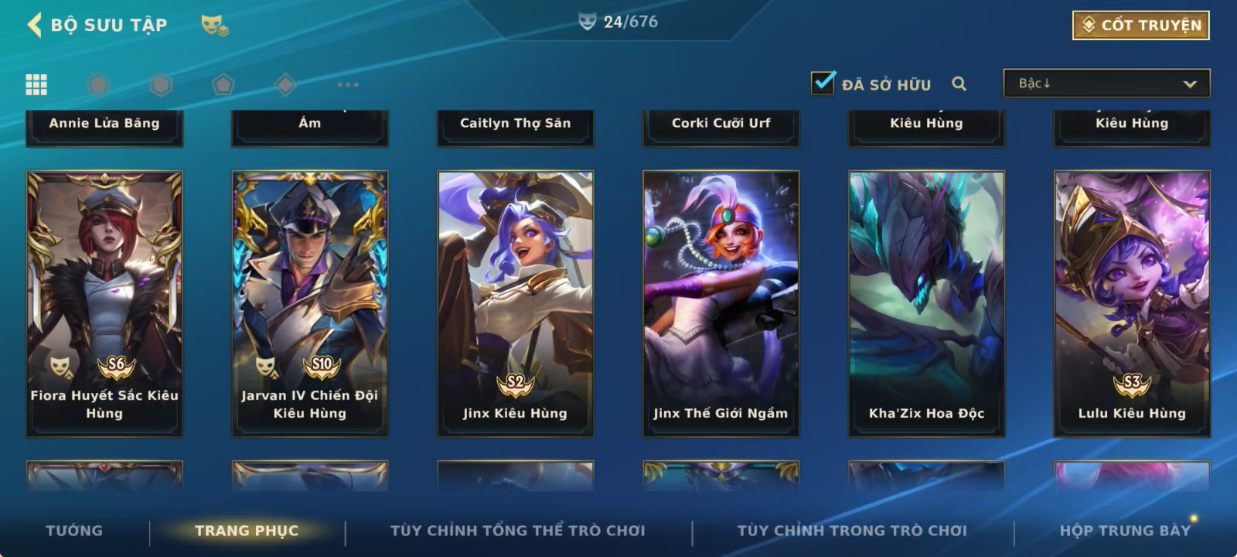This screenshot has height=557, width=1237.
Task: Switch to the Tướng tab
Action: [74, 531]
